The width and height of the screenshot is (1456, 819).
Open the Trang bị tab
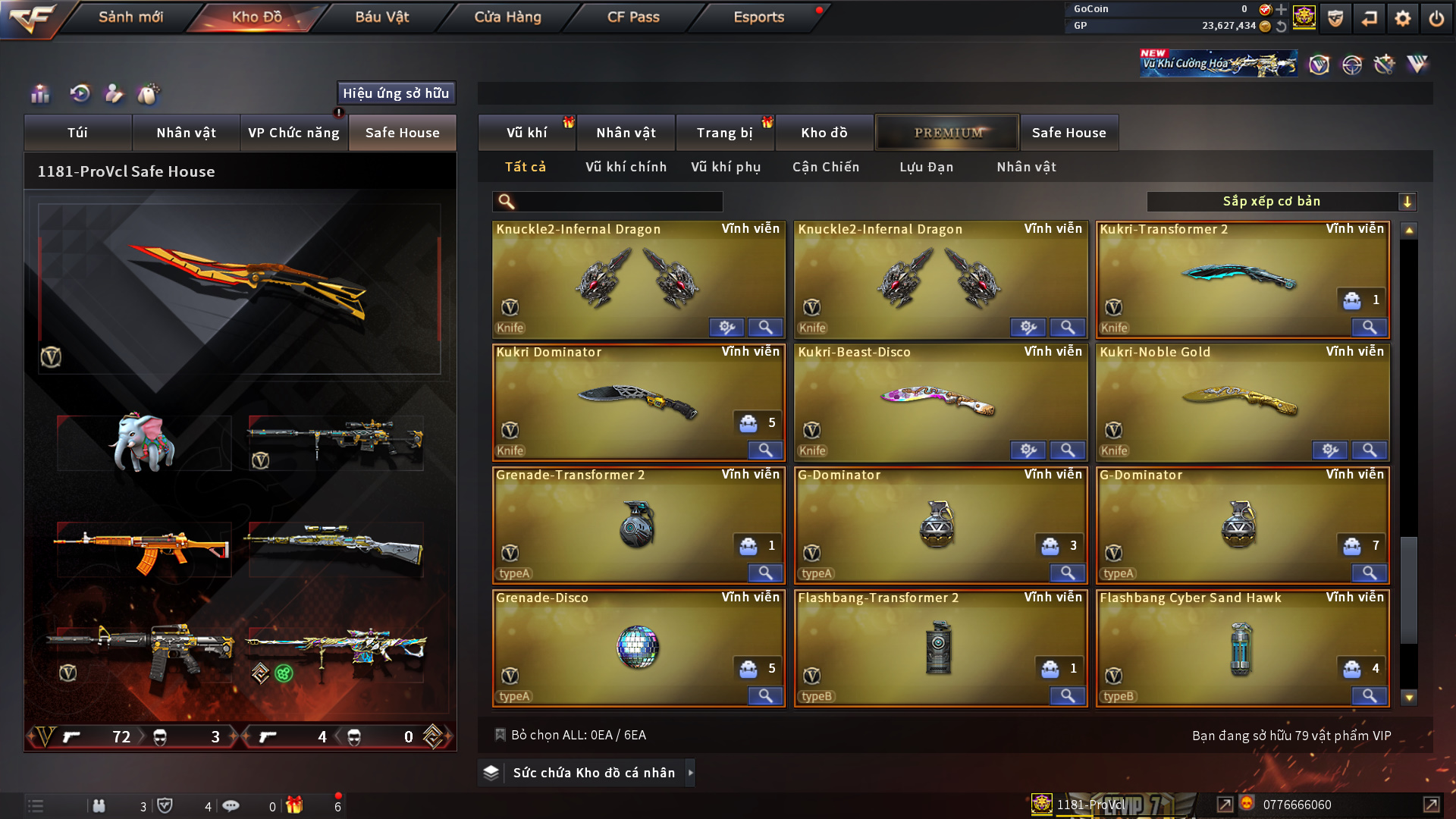(x=724, y=133)
